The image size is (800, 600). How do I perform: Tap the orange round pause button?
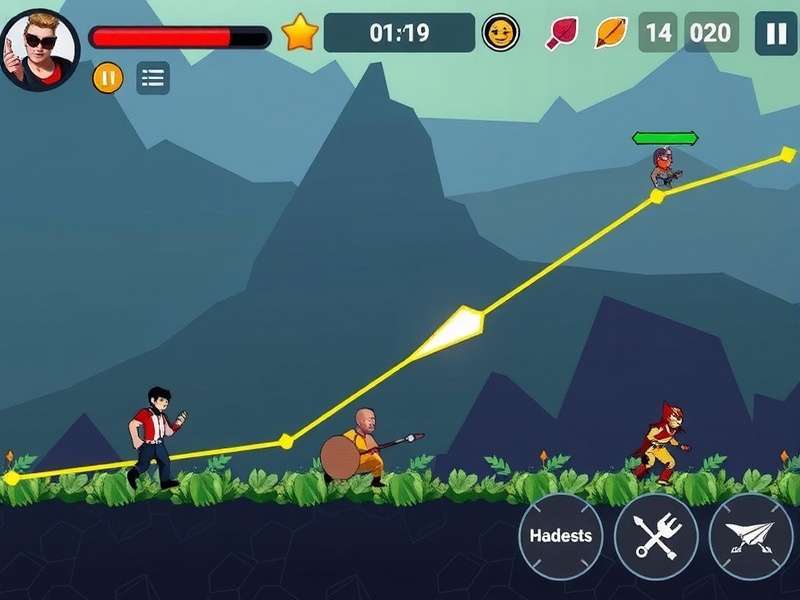click(108, 77)
